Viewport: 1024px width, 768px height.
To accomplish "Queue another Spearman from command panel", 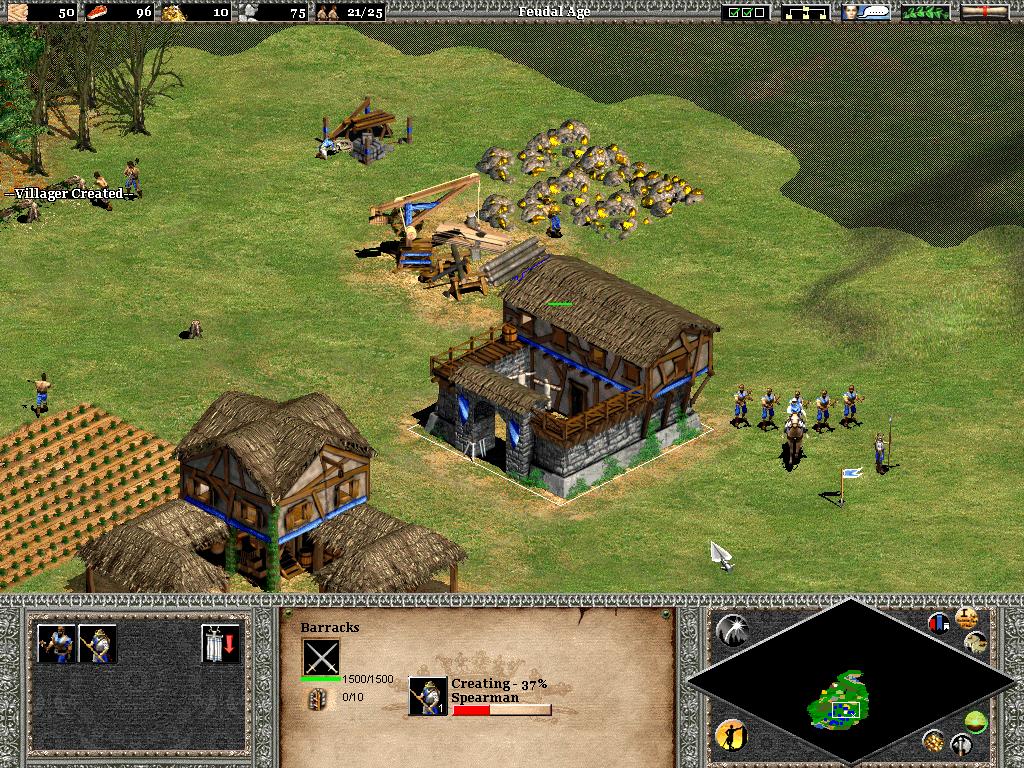I will click(x=98, y=644).
